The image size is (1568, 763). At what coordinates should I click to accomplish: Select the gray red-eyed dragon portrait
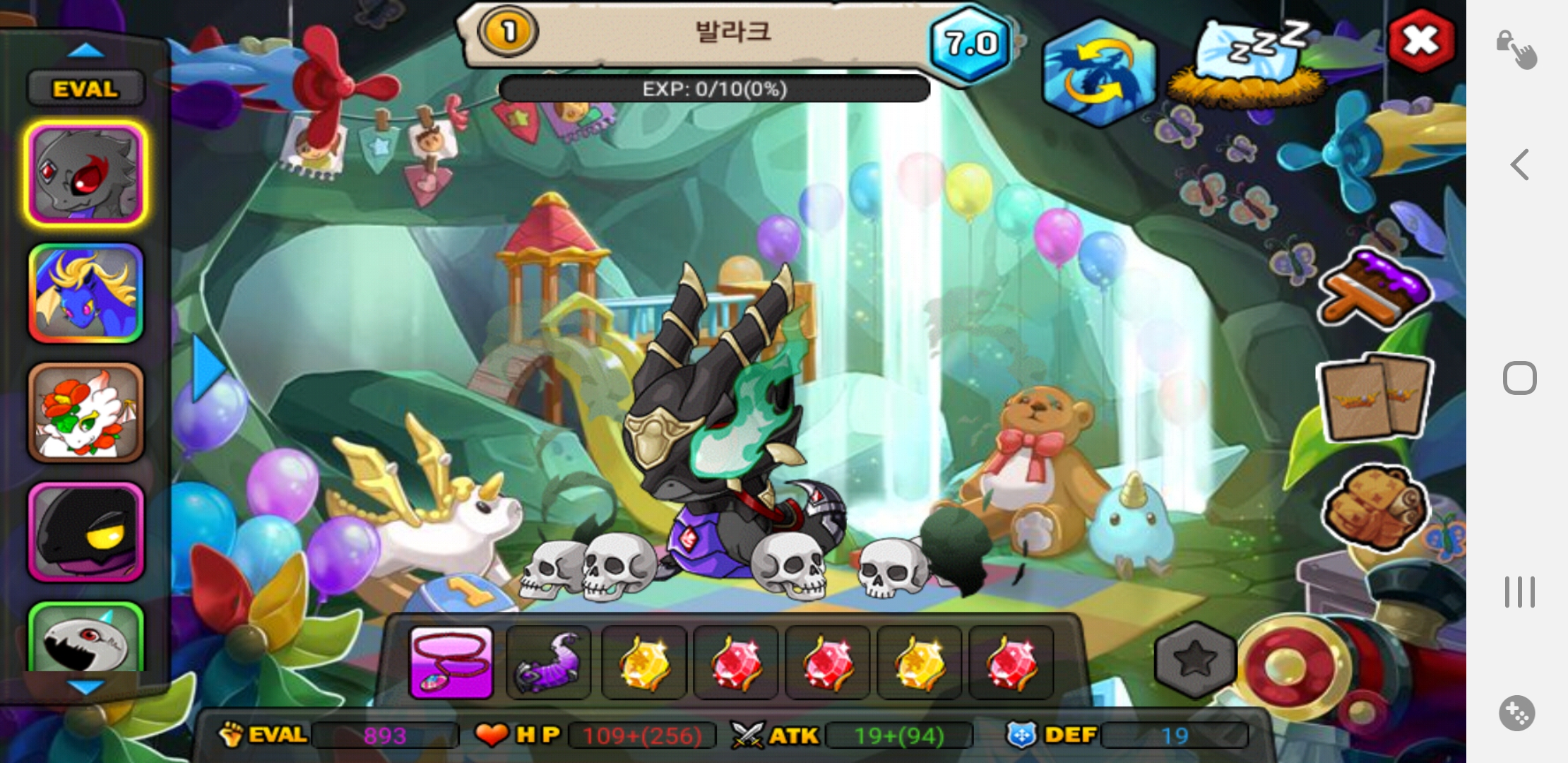pos(86,174)
